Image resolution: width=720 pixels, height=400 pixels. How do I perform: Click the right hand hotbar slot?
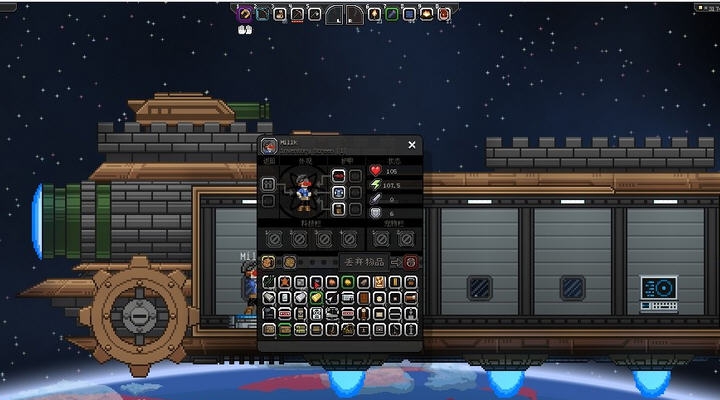(354, 14)
